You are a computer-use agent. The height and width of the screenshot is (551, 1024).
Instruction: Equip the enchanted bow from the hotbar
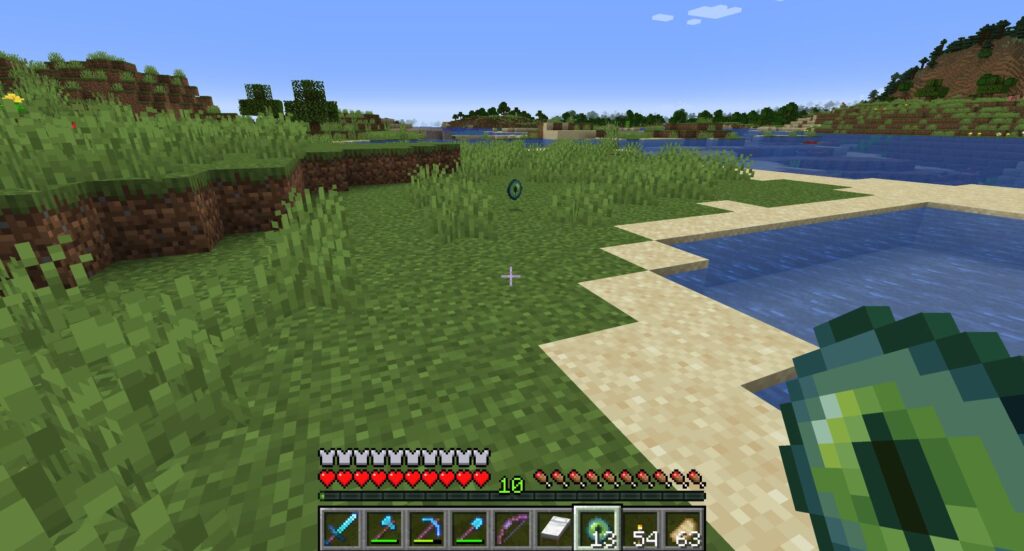point(512,527)
